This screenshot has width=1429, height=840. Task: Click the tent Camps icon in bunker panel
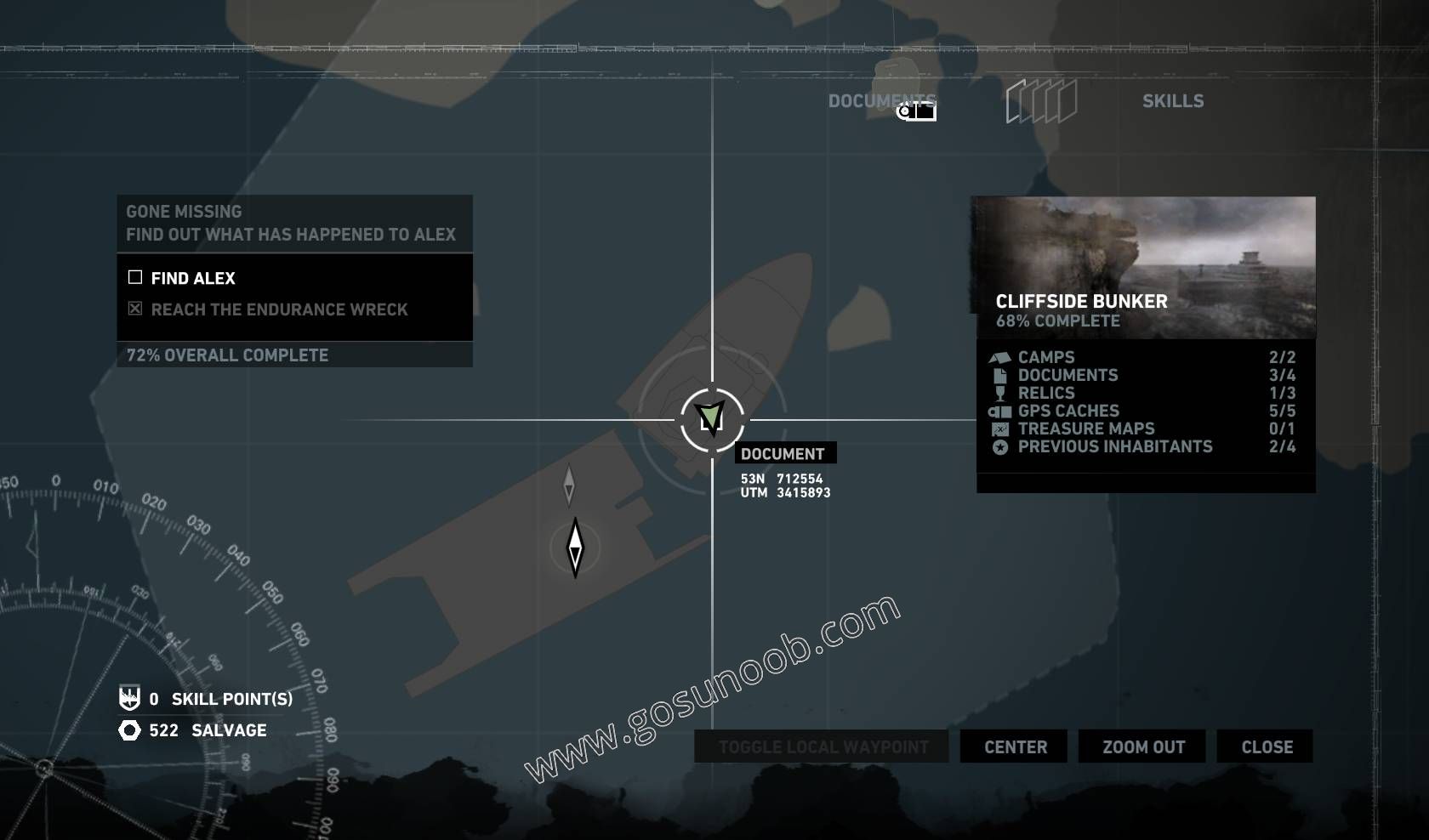[999, 358]
